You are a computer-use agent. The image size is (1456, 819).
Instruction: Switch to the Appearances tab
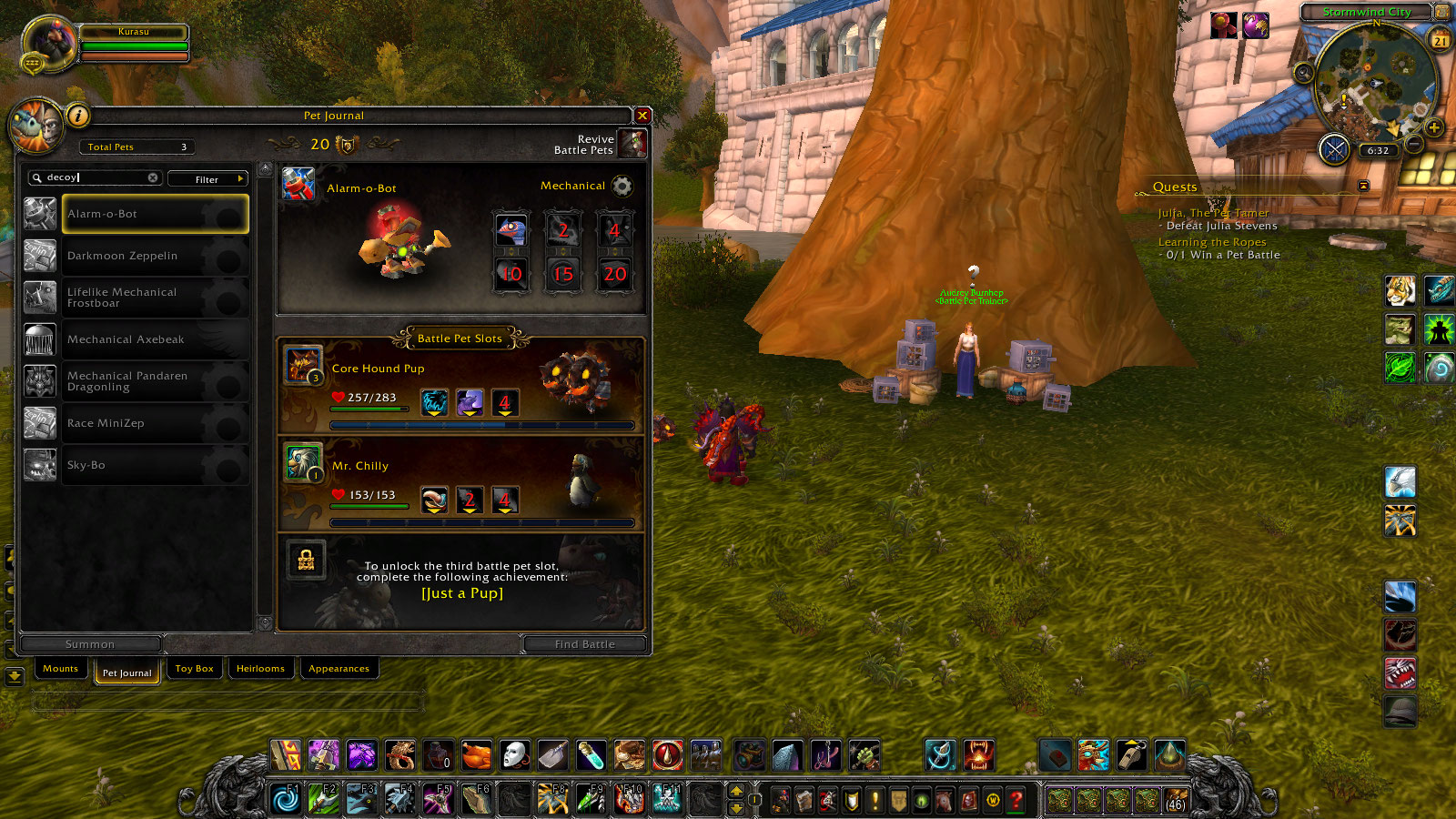point(339,668)
